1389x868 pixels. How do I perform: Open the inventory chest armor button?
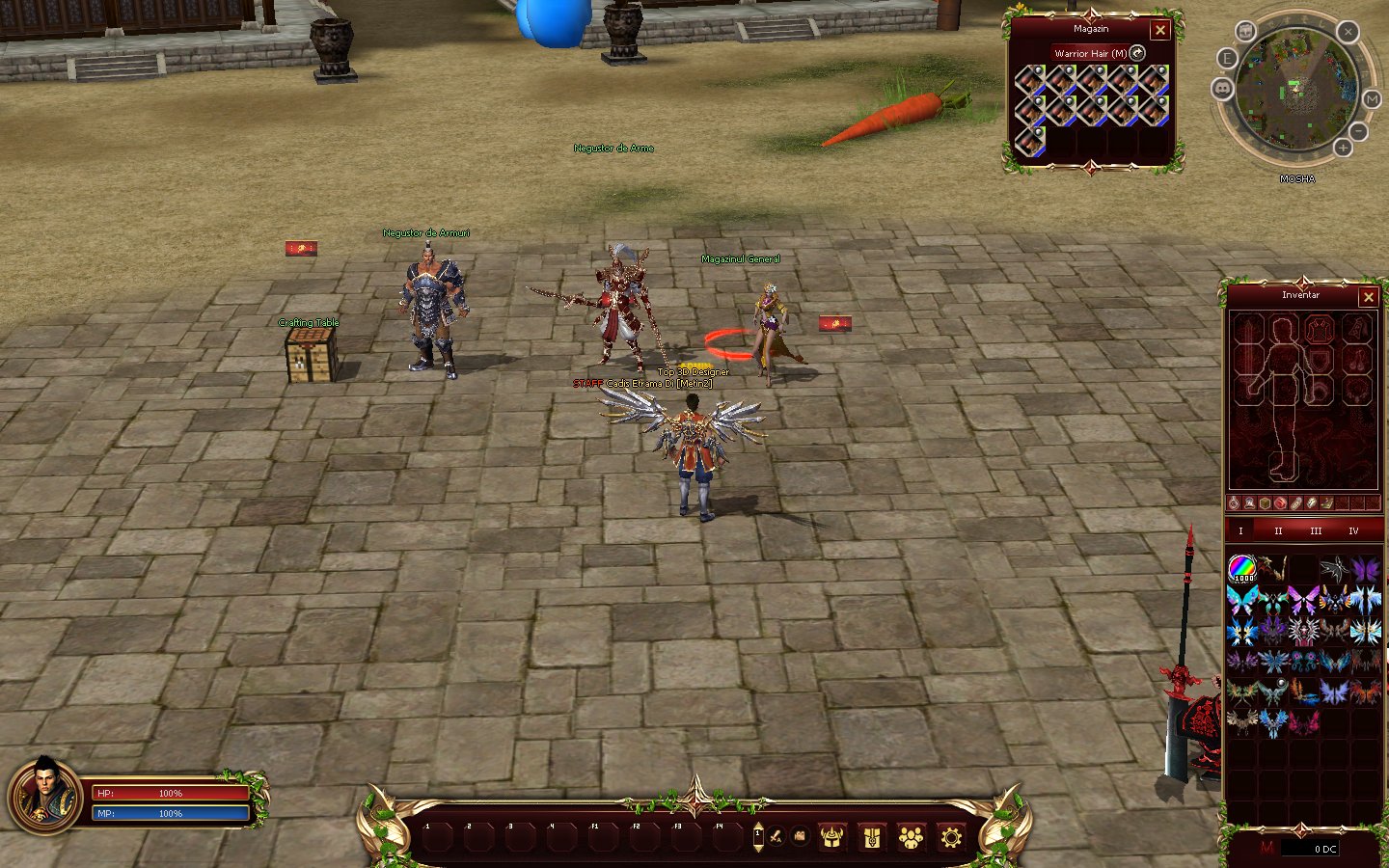tap(871, 837)
